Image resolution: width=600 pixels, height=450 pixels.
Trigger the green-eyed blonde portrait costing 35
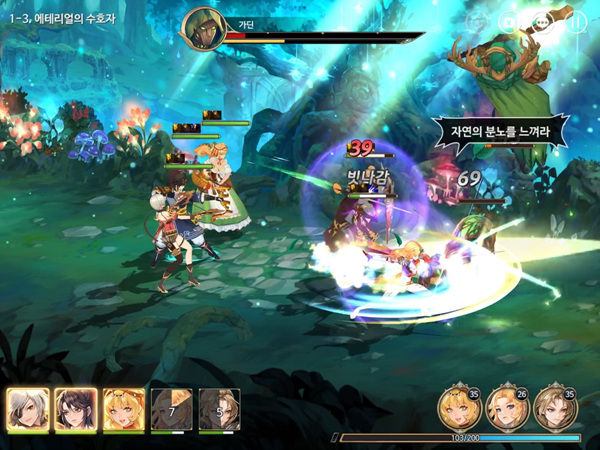[x=458, y=405]
